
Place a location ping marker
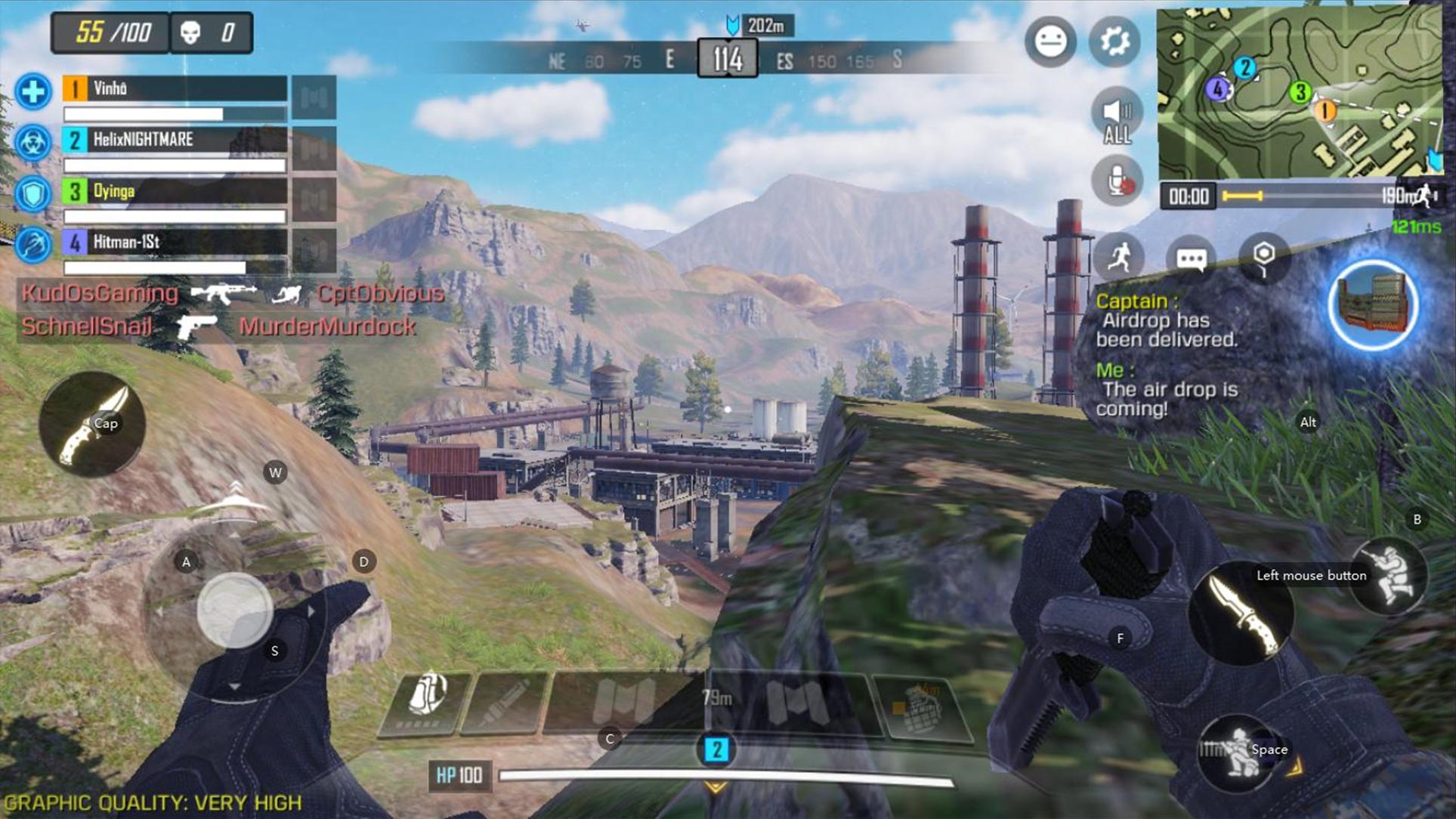coord(1263,258)
